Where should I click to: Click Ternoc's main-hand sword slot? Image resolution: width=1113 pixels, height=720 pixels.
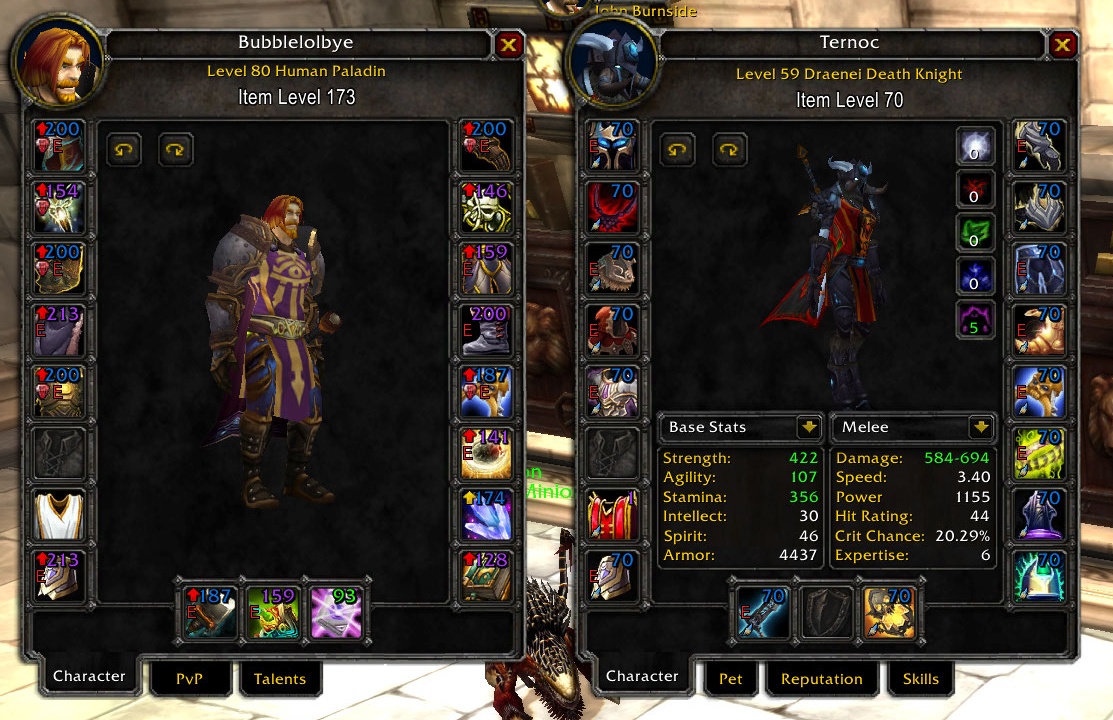click(762, 612)
